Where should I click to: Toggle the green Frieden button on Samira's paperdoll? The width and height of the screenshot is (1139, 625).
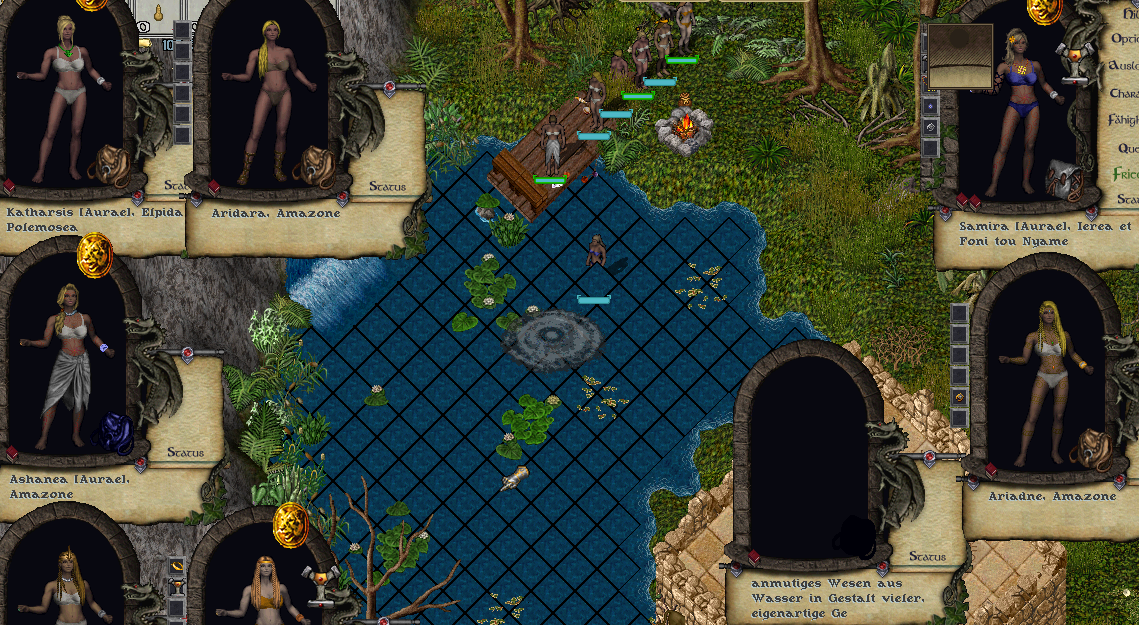pos(1126,174)
